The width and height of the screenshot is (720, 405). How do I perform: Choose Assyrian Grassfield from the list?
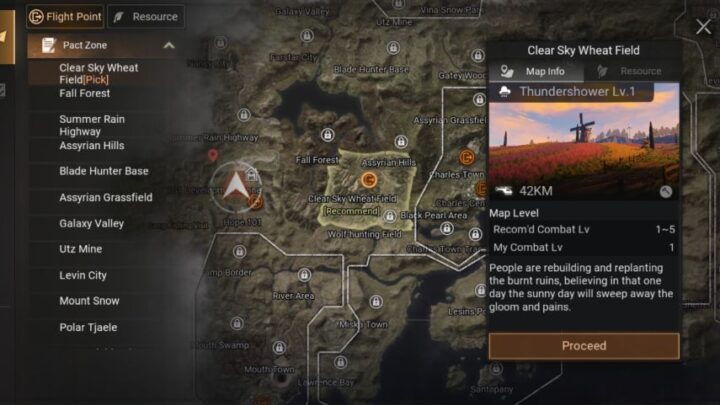click(x=105, y=197)
